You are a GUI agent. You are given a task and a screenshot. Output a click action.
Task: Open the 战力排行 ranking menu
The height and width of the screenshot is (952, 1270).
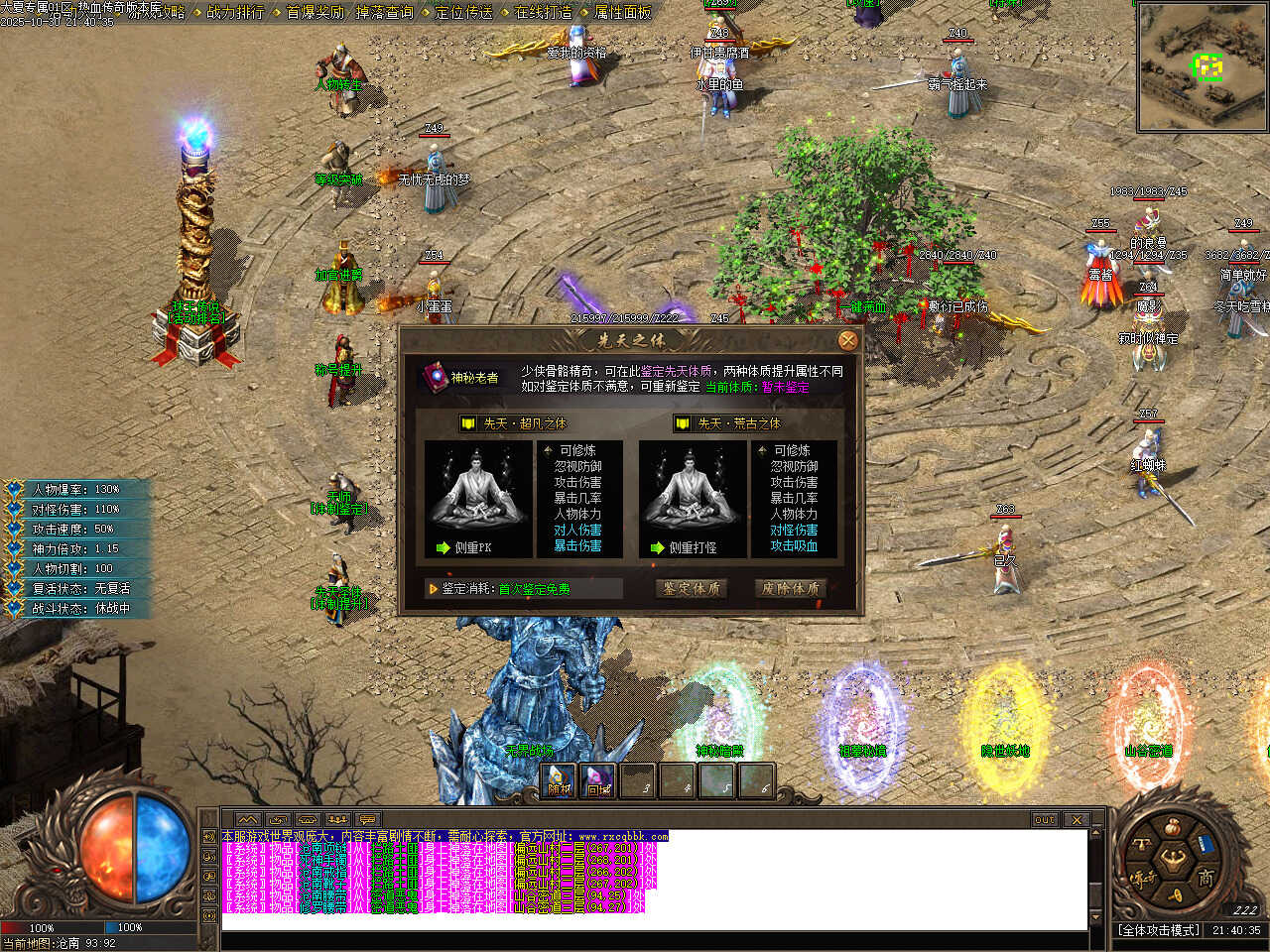coord(235,12)
